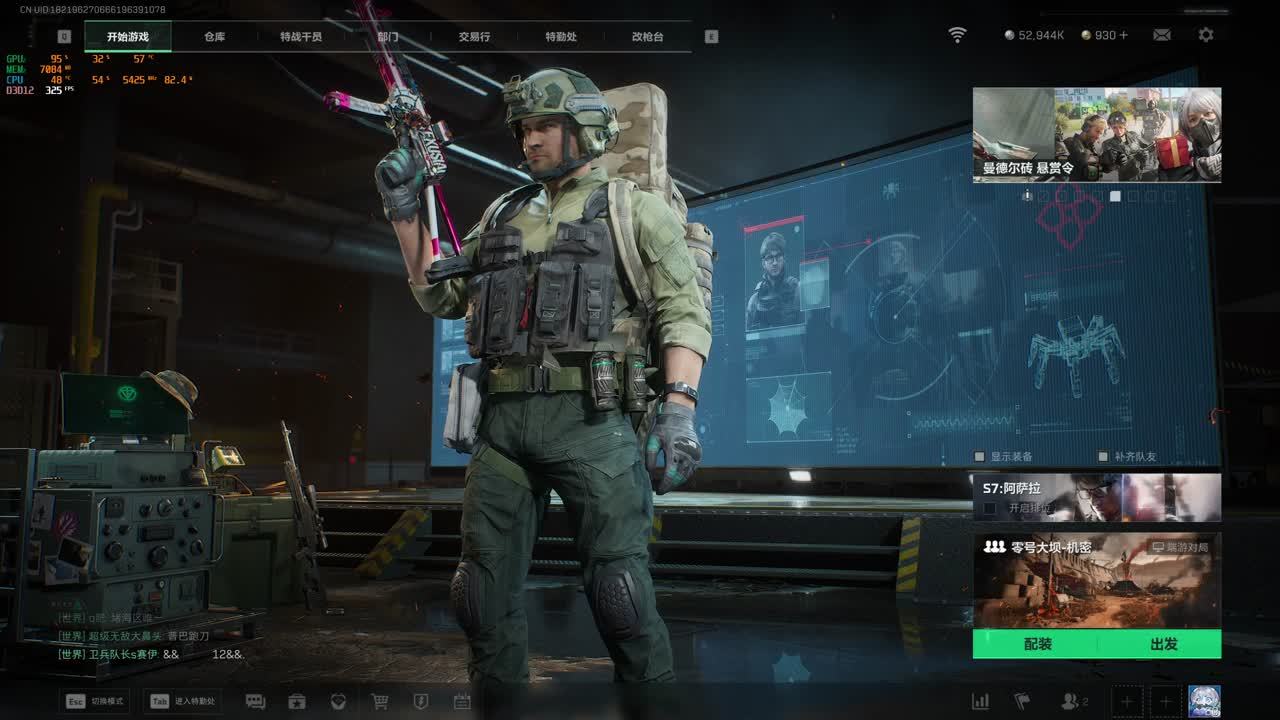Image resolution: width=1280 pixels, height=720 pixels.
Task: Hit the green 出发 deploy button
Action: 1163,644
